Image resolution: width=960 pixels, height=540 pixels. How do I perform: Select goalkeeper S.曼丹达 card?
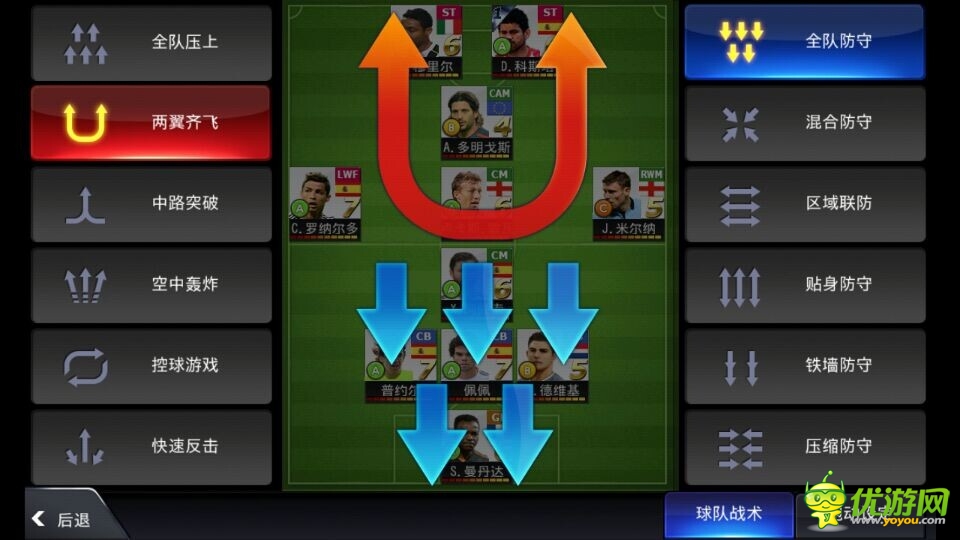tap(477, 442)
